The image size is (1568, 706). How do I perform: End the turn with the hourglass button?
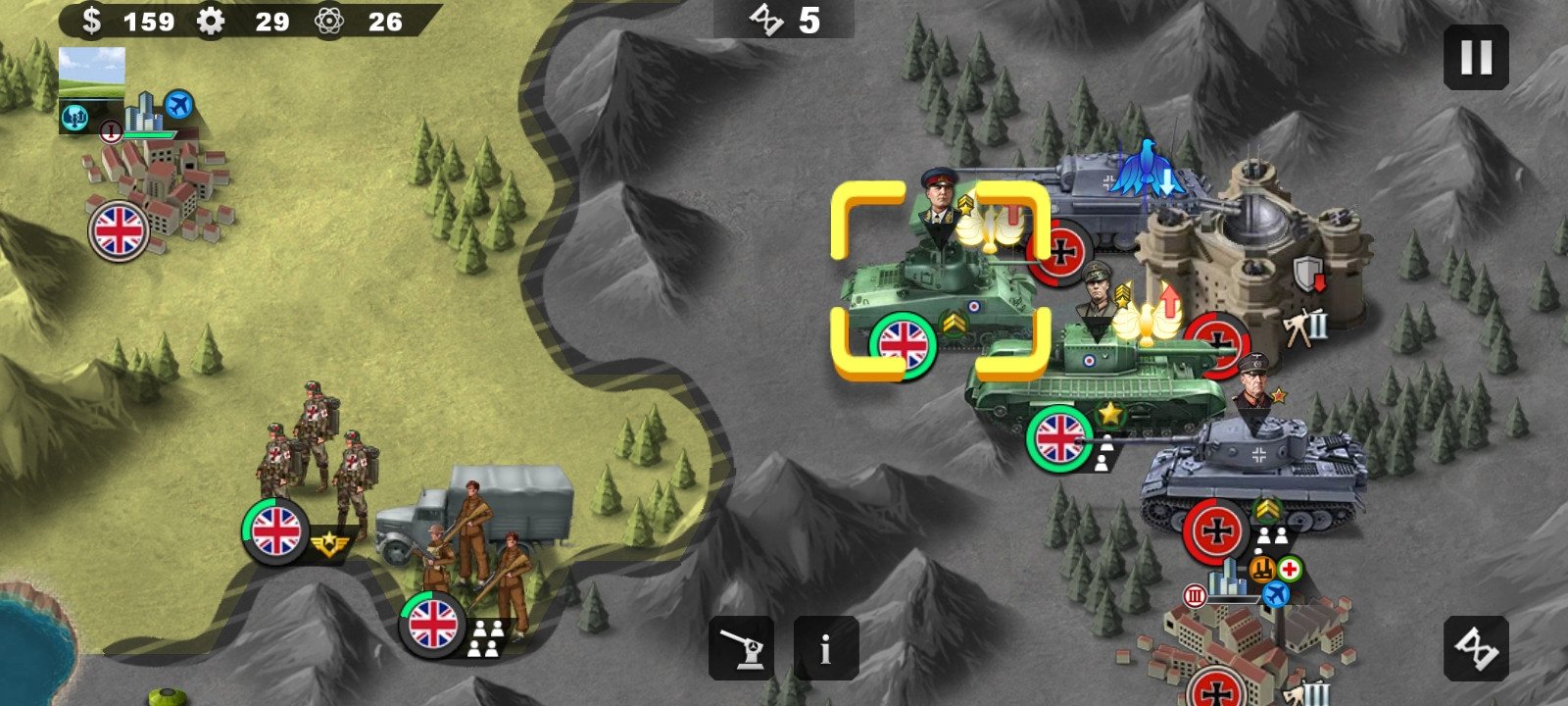point(1476,648)
